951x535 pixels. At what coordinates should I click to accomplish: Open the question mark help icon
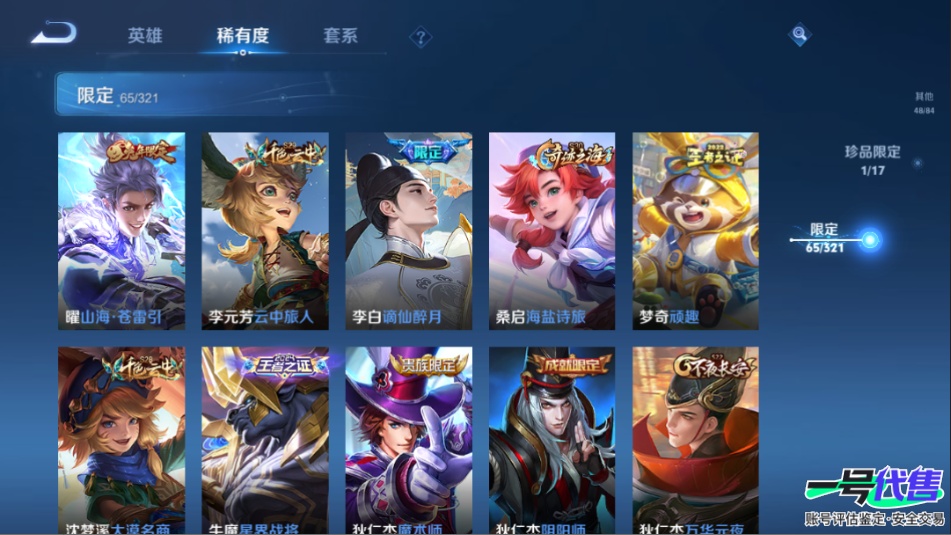click(422, 38)
